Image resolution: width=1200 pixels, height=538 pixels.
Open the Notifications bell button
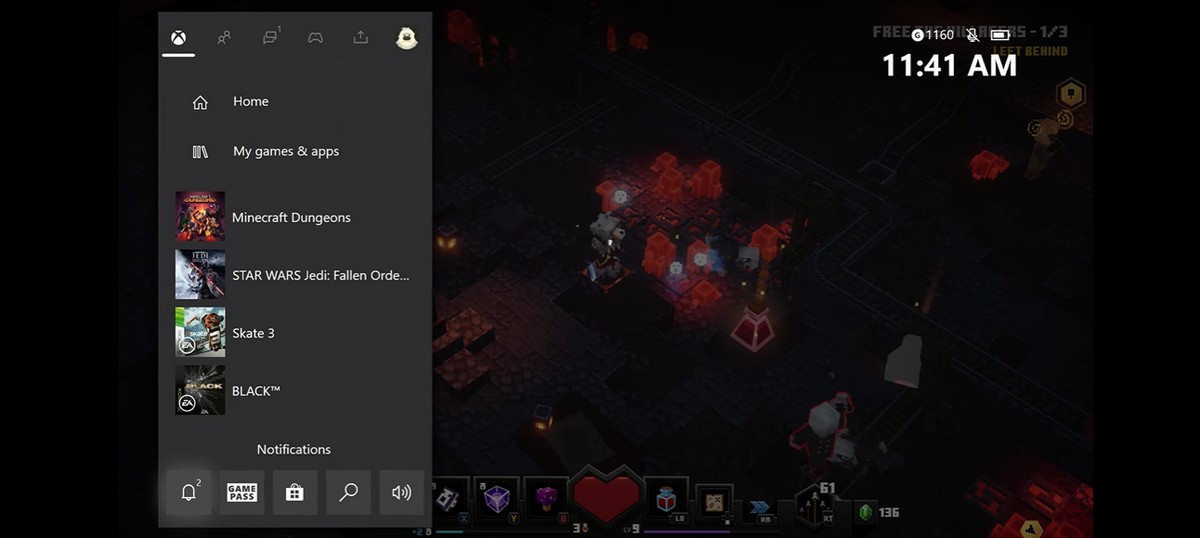tap(189, 492)
